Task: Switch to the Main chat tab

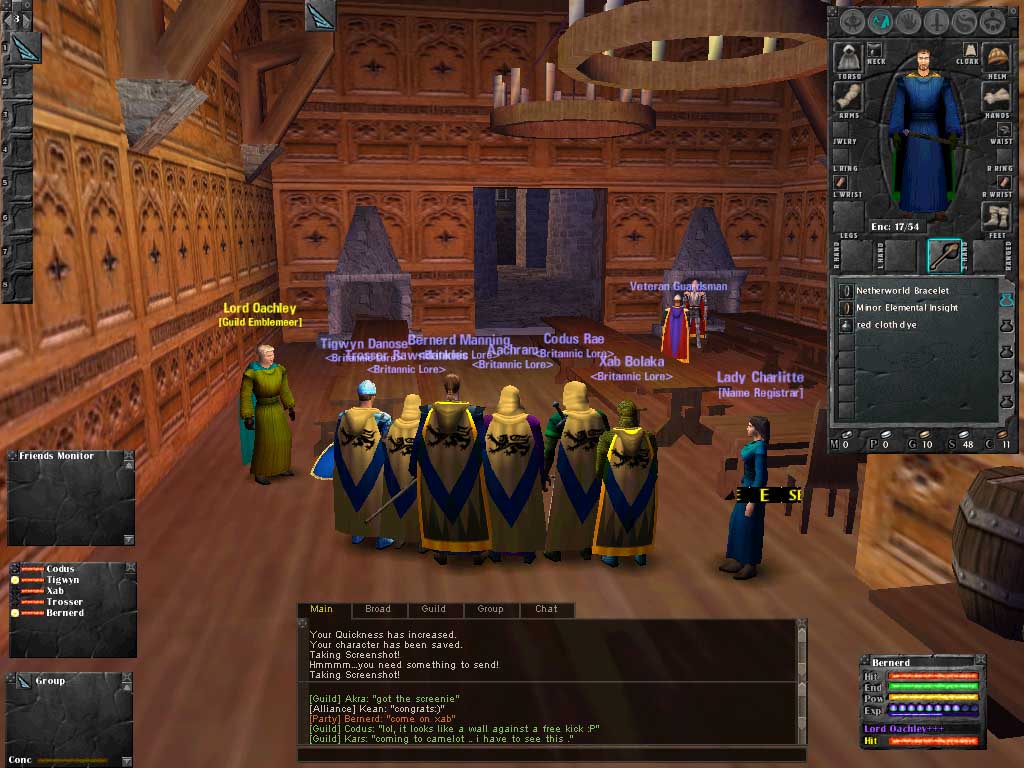Action: tap(321, 609)
